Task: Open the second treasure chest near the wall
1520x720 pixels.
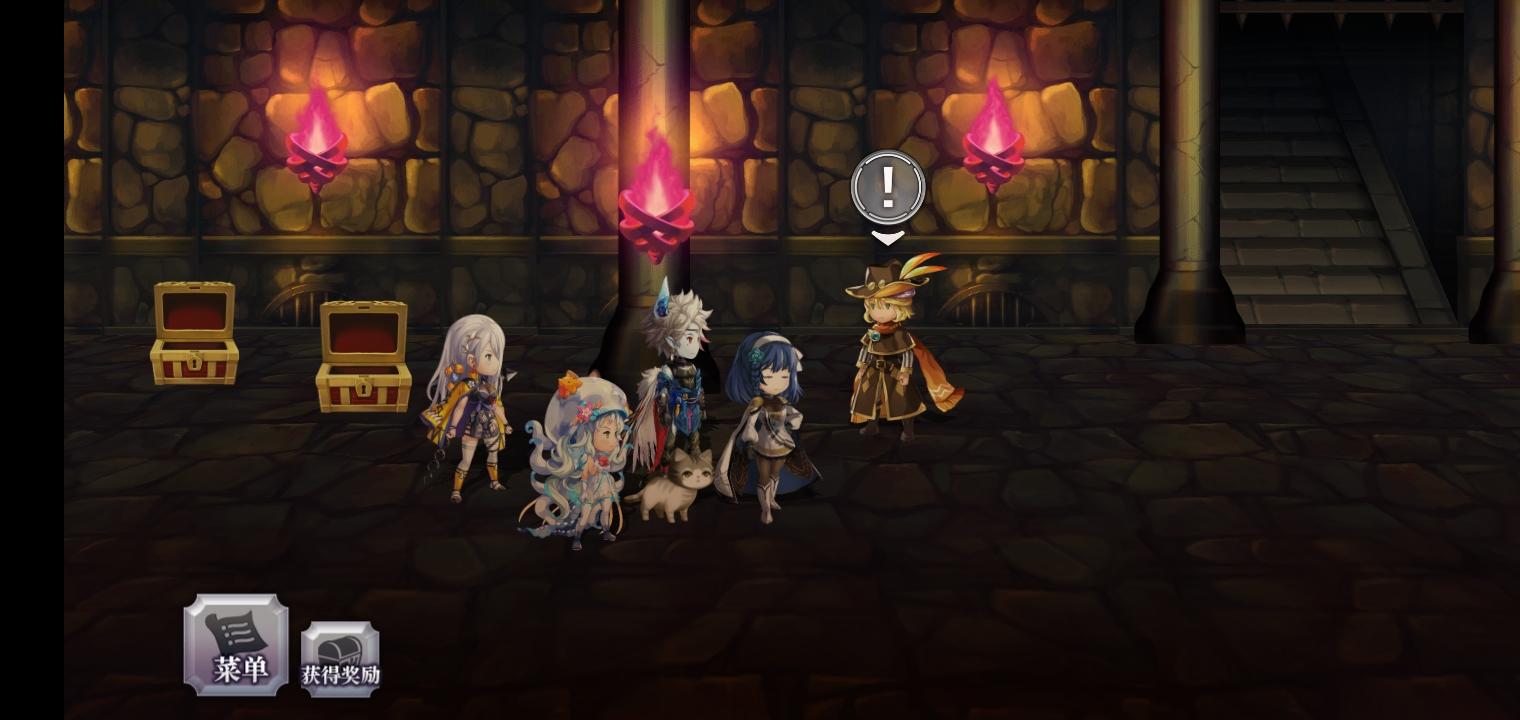Action: (364, 355)
